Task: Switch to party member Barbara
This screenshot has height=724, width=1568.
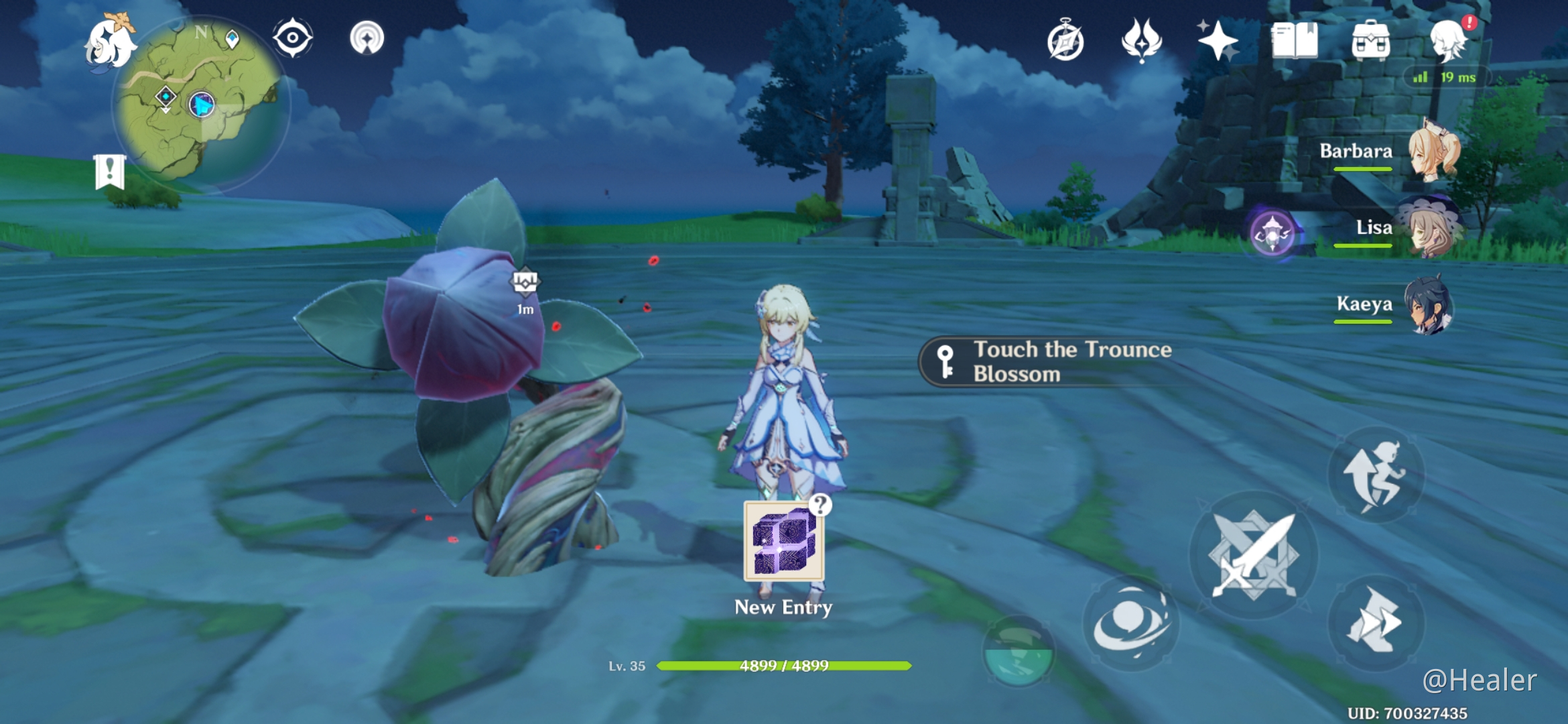Action: click(x=1394, y=153)
